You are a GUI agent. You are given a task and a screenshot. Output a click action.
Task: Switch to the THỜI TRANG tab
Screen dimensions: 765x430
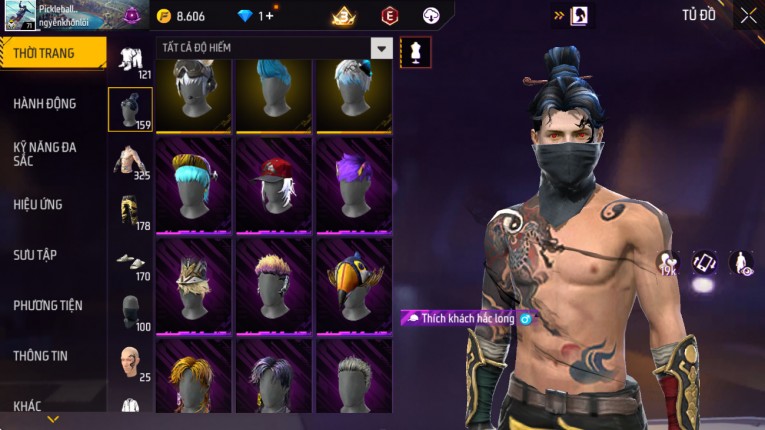pyautogui.click(x=52, y=53)
